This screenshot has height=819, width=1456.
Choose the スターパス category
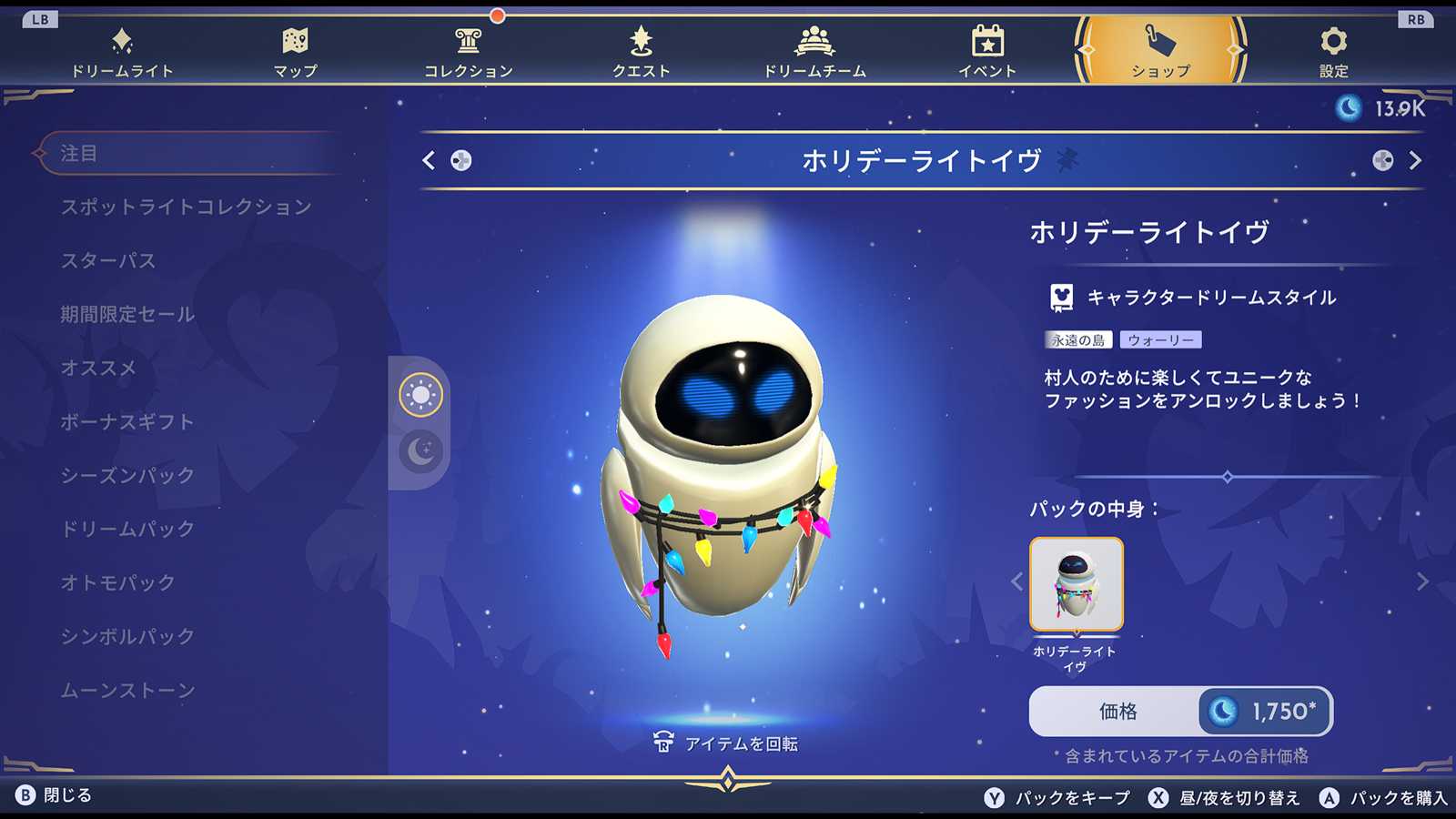click(x=108, y=261)
